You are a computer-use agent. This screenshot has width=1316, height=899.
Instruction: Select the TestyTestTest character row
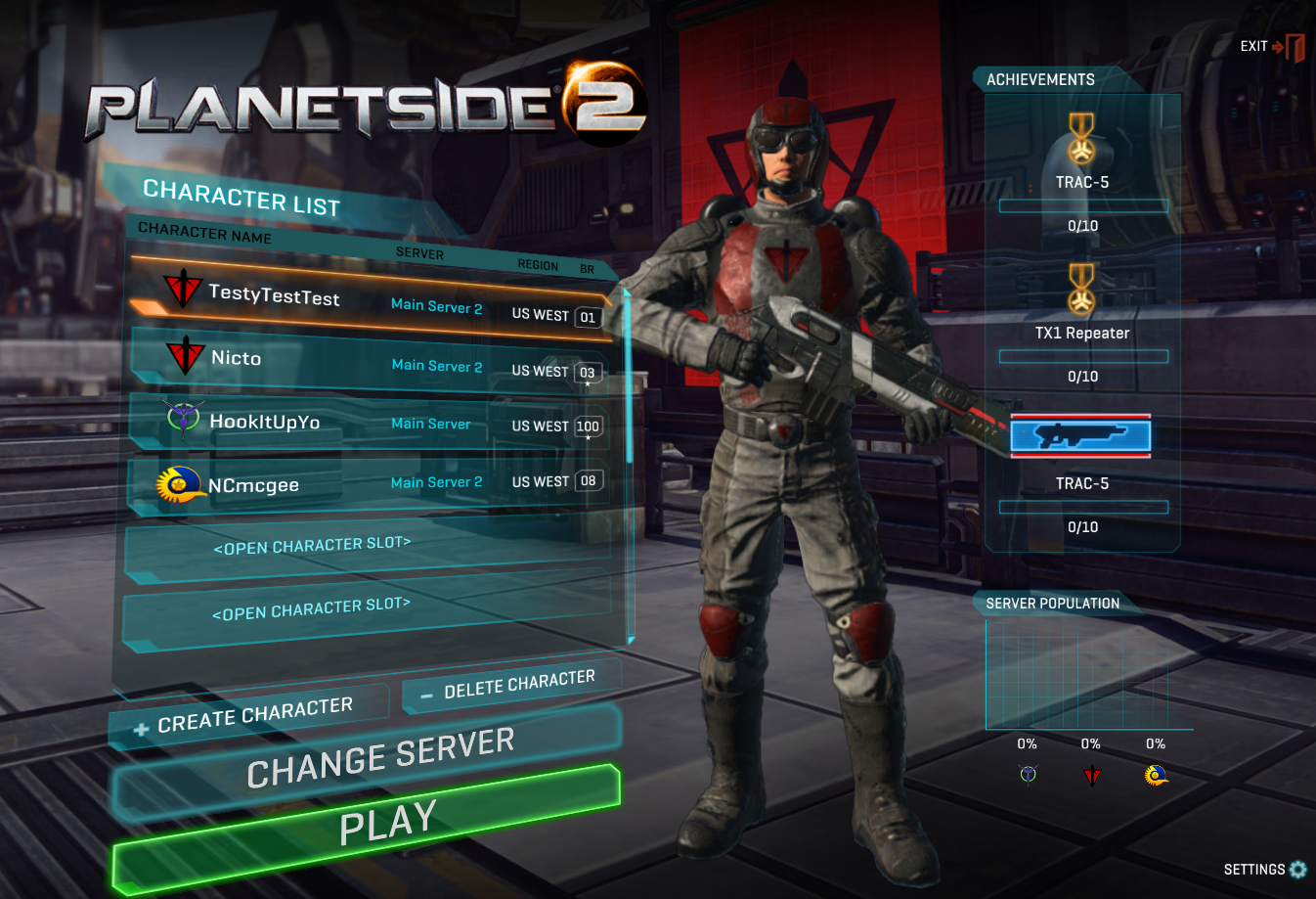[372, 299]
